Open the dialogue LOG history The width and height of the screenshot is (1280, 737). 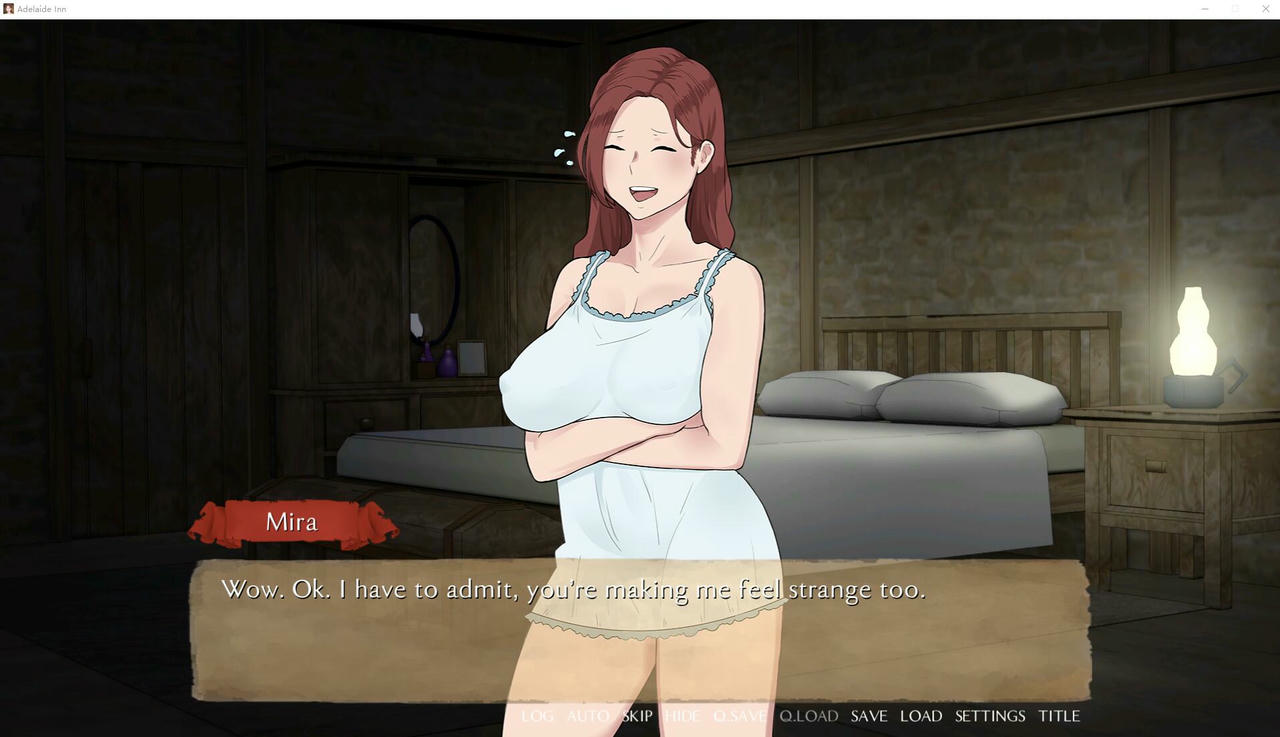coord(538,716)
